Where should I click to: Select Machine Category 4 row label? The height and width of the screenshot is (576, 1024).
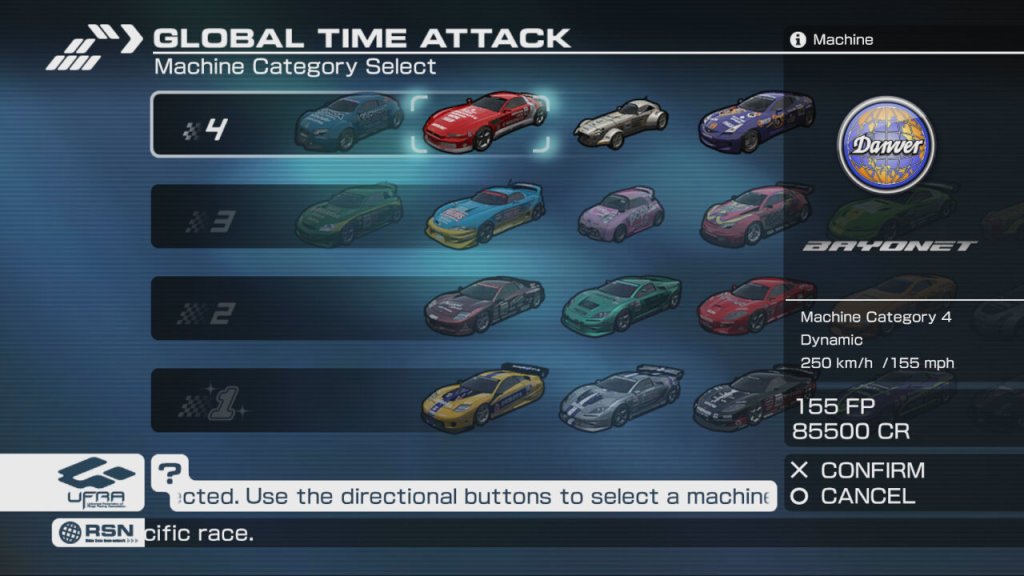207,128
